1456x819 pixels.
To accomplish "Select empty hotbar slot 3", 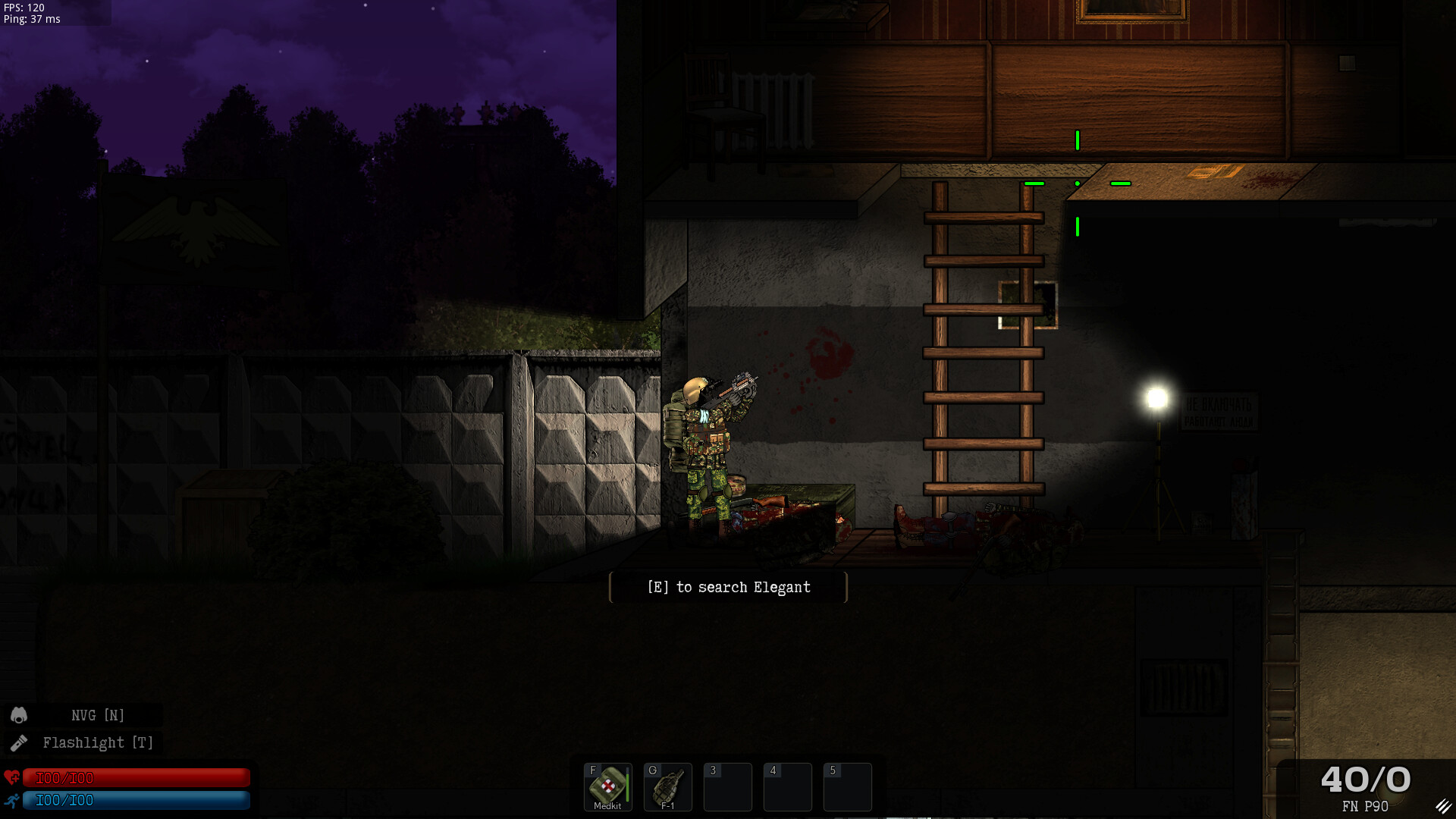I will point(727,787).
